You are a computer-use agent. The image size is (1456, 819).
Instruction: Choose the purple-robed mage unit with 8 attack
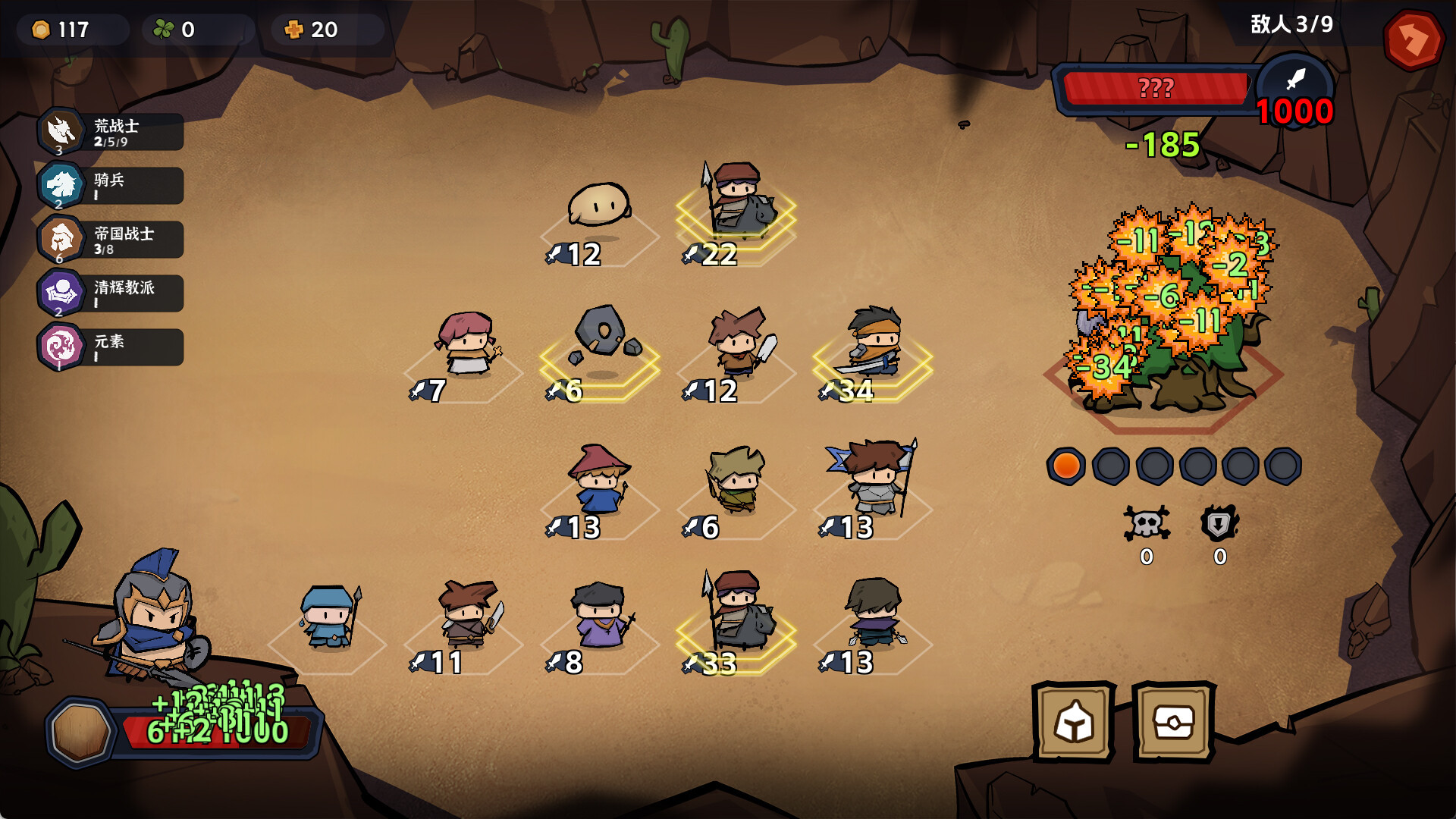600,615
